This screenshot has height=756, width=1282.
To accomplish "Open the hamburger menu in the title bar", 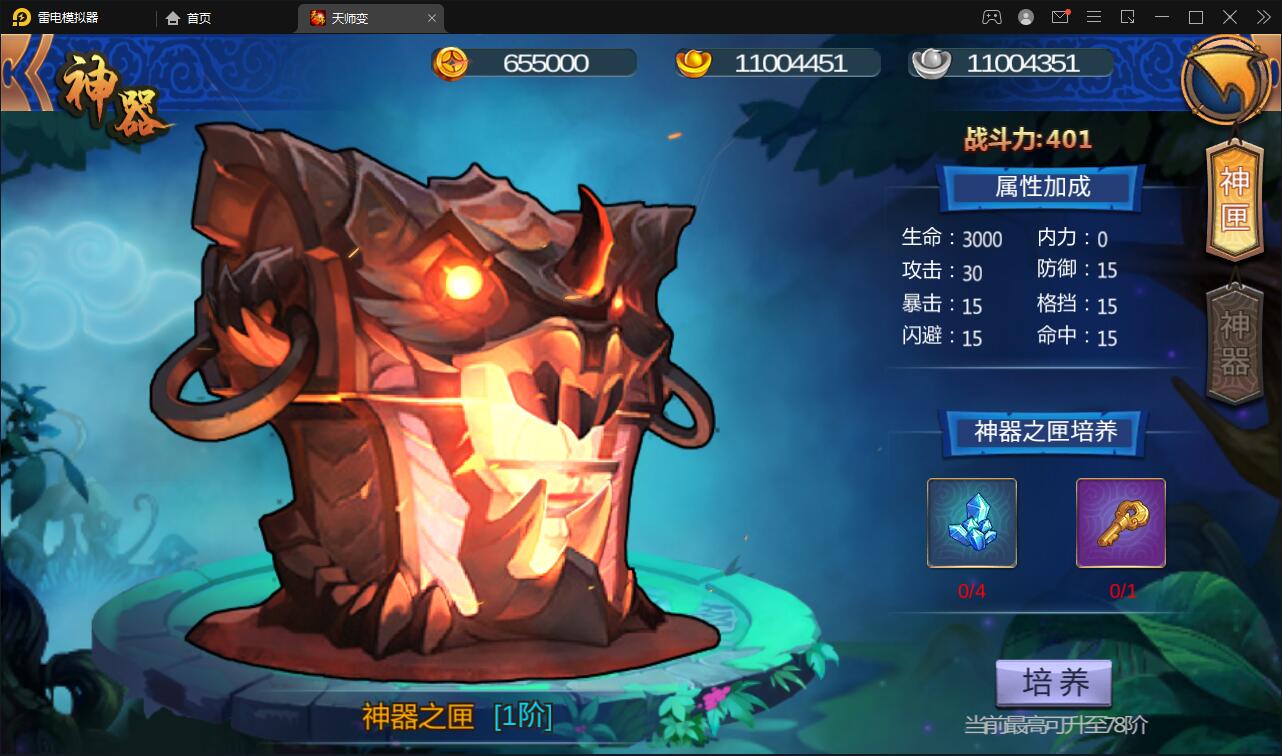I will pos(1095,17).
